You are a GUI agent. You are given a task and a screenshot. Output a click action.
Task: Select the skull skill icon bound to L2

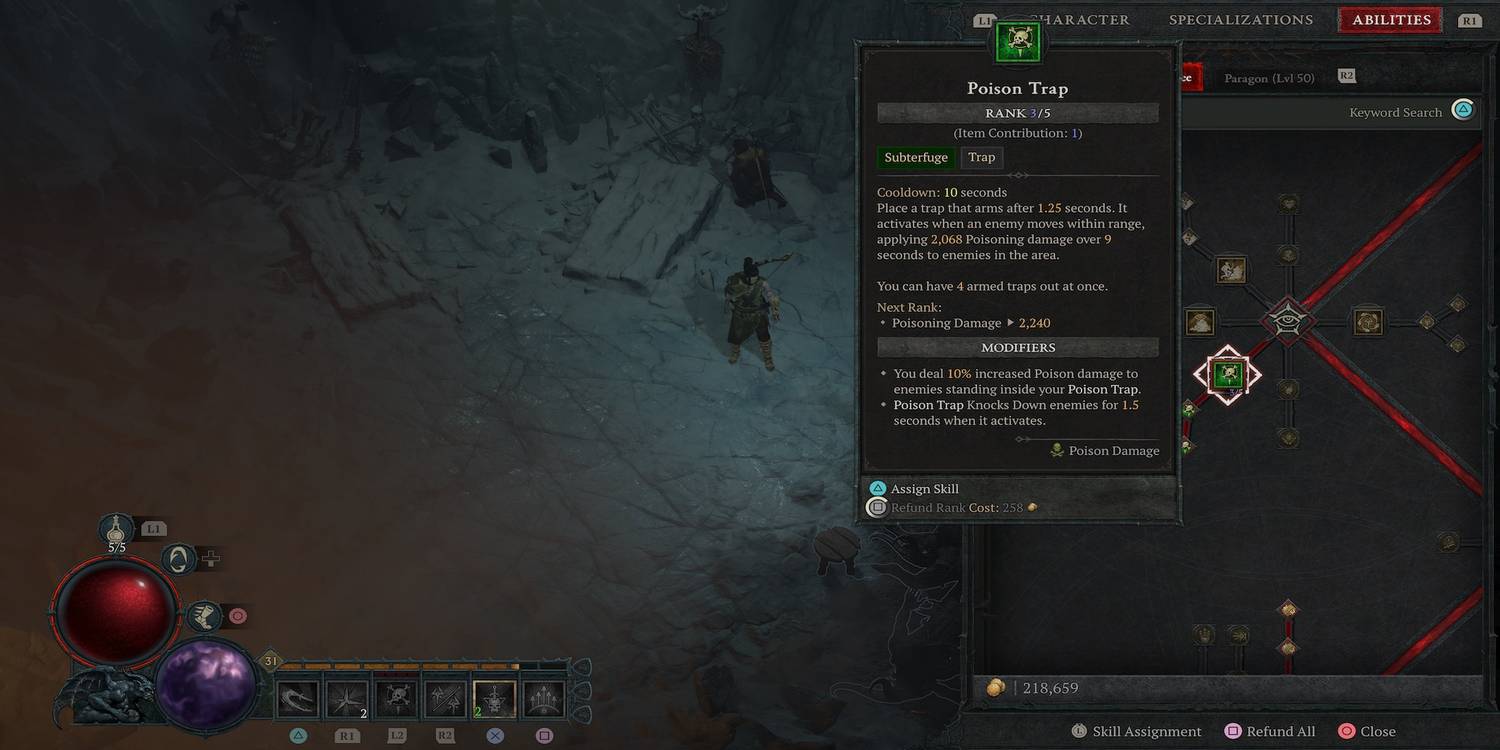click(394, 695)
